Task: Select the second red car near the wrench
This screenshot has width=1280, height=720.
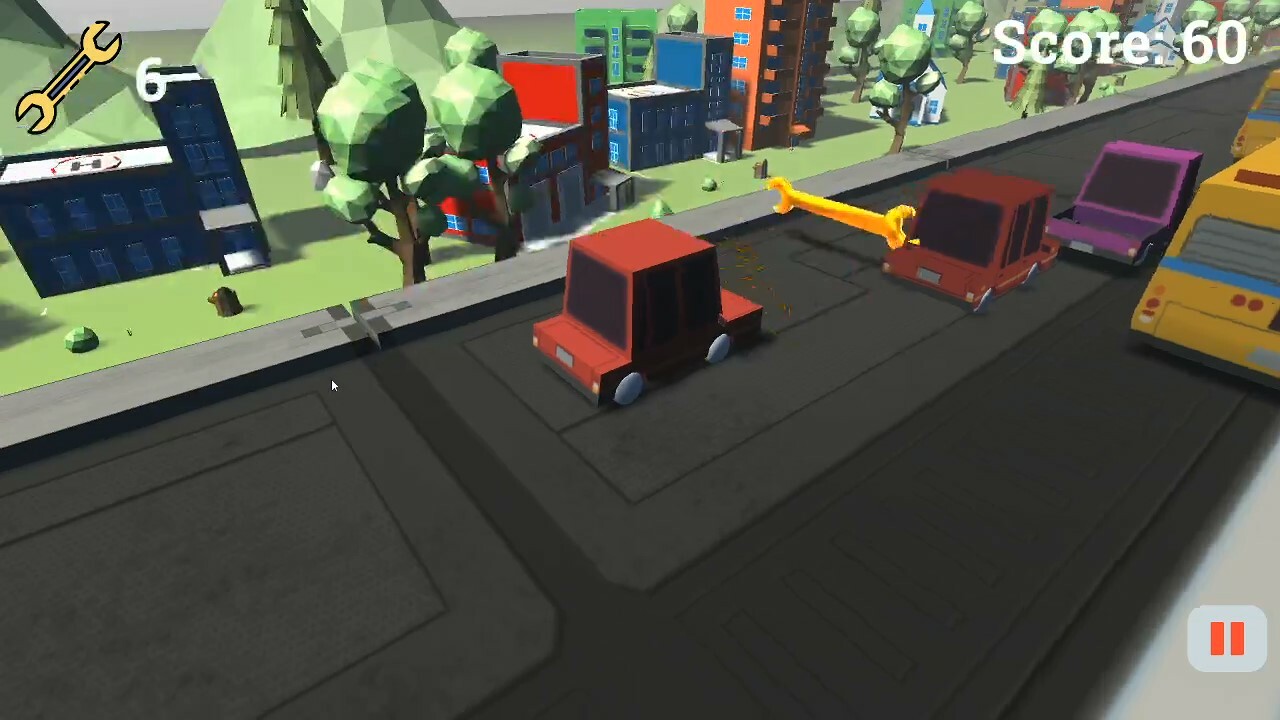Action: click(965, 235)
